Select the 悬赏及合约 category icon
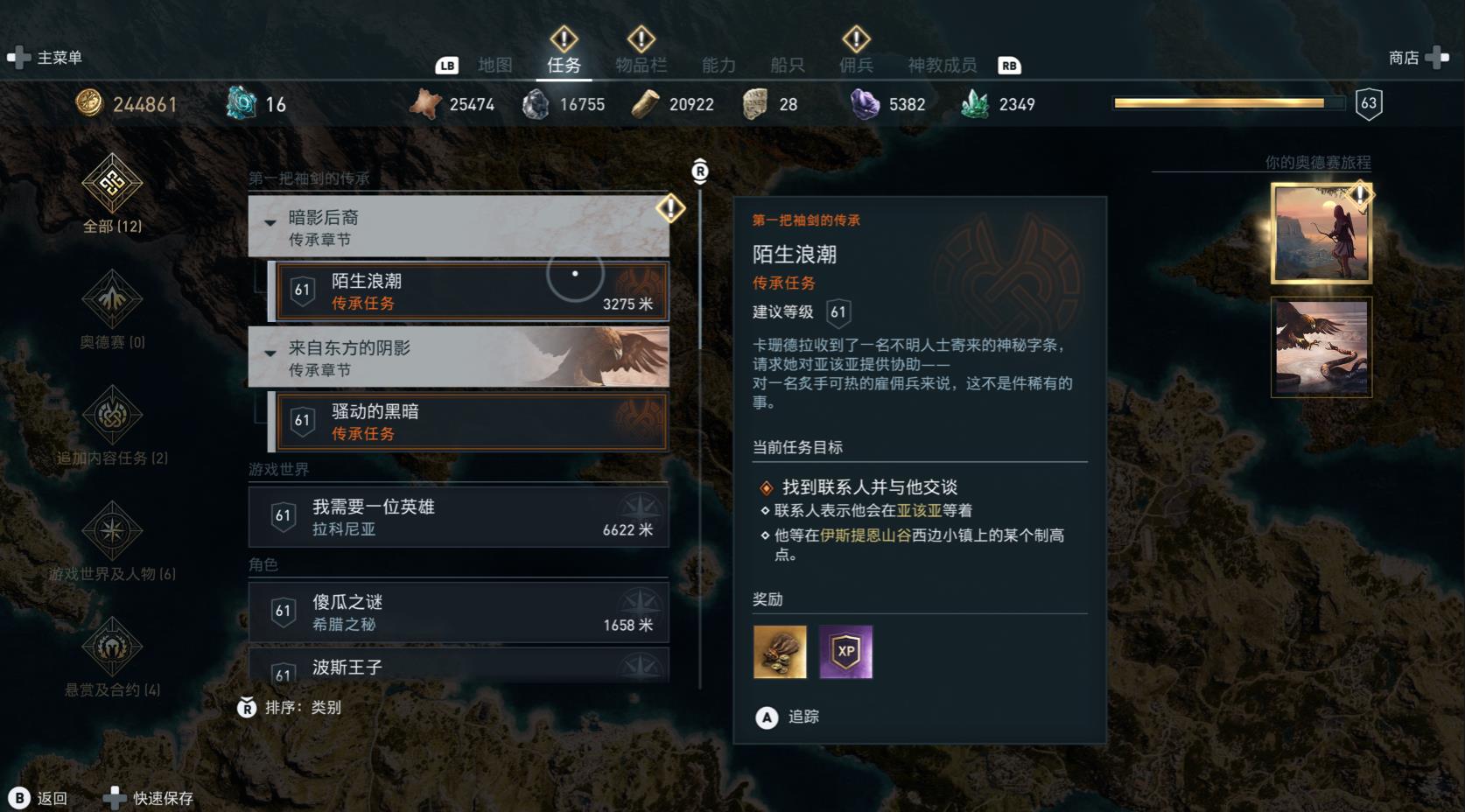This screenshot has height=812, width=1465. coord(111,645)
